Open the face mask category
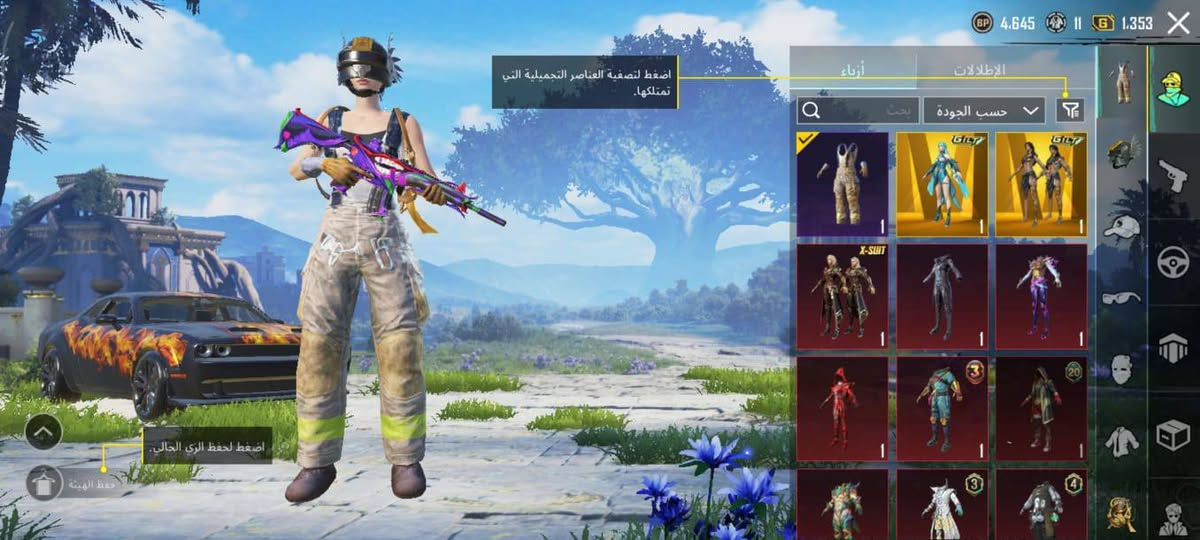 point(1122,369)
